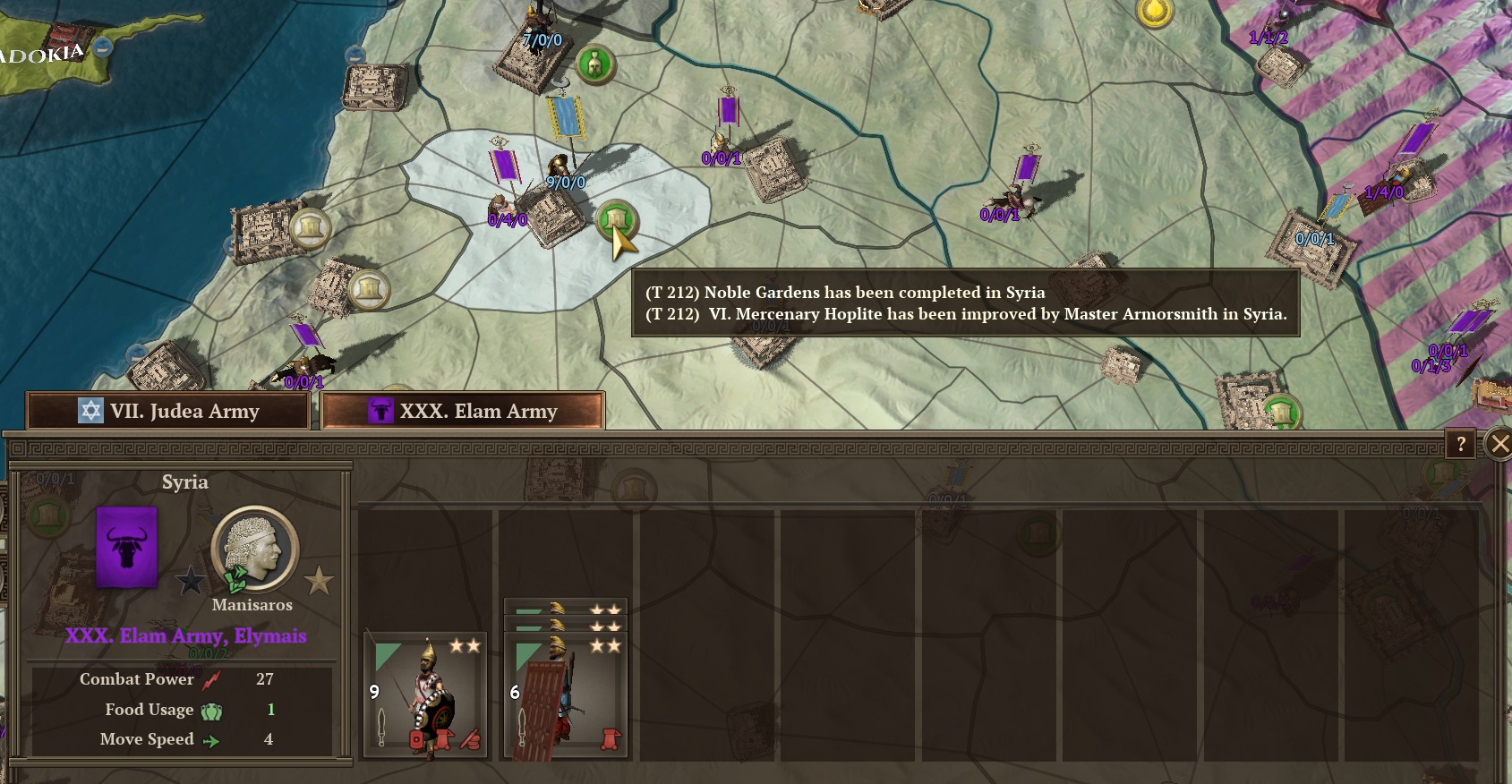Click the Combat Power lightning icon

point(212,679)
